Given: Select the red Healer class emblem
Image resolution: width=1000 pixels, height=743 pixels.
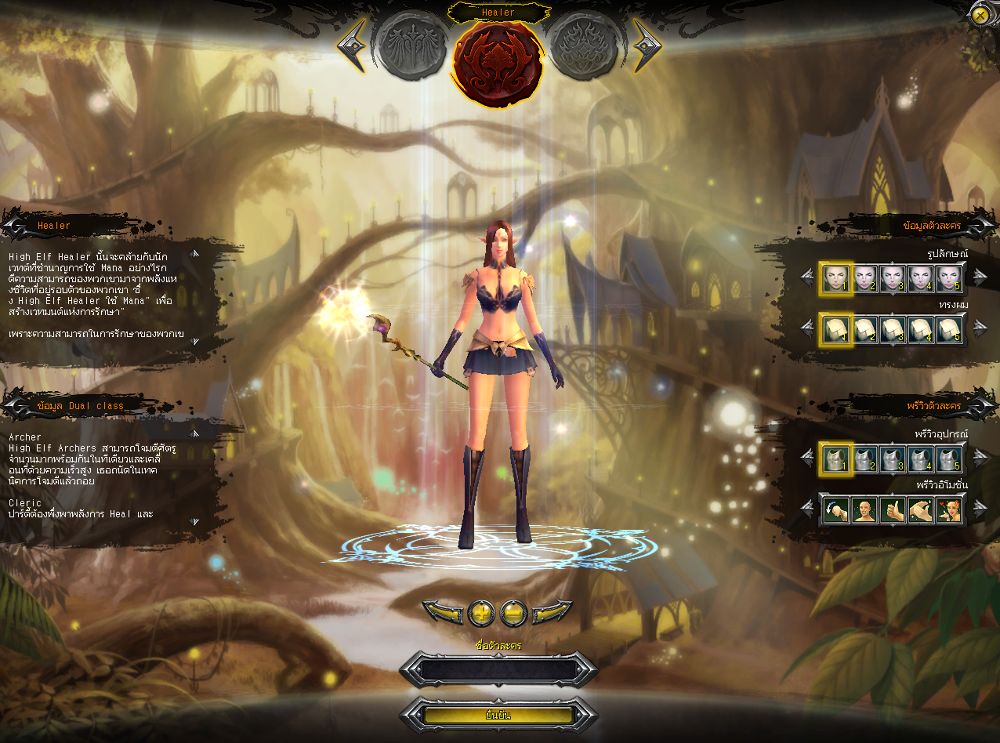Looking at the screenshot, I should (498, 58).
